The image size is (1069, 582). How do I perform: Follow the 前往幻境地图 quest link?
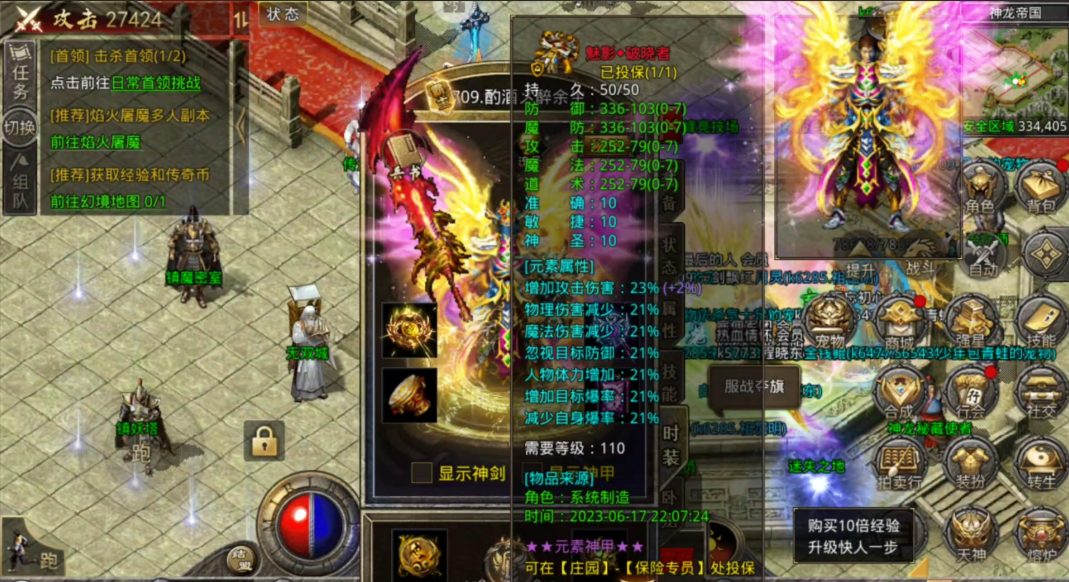[x=108, y=201]
